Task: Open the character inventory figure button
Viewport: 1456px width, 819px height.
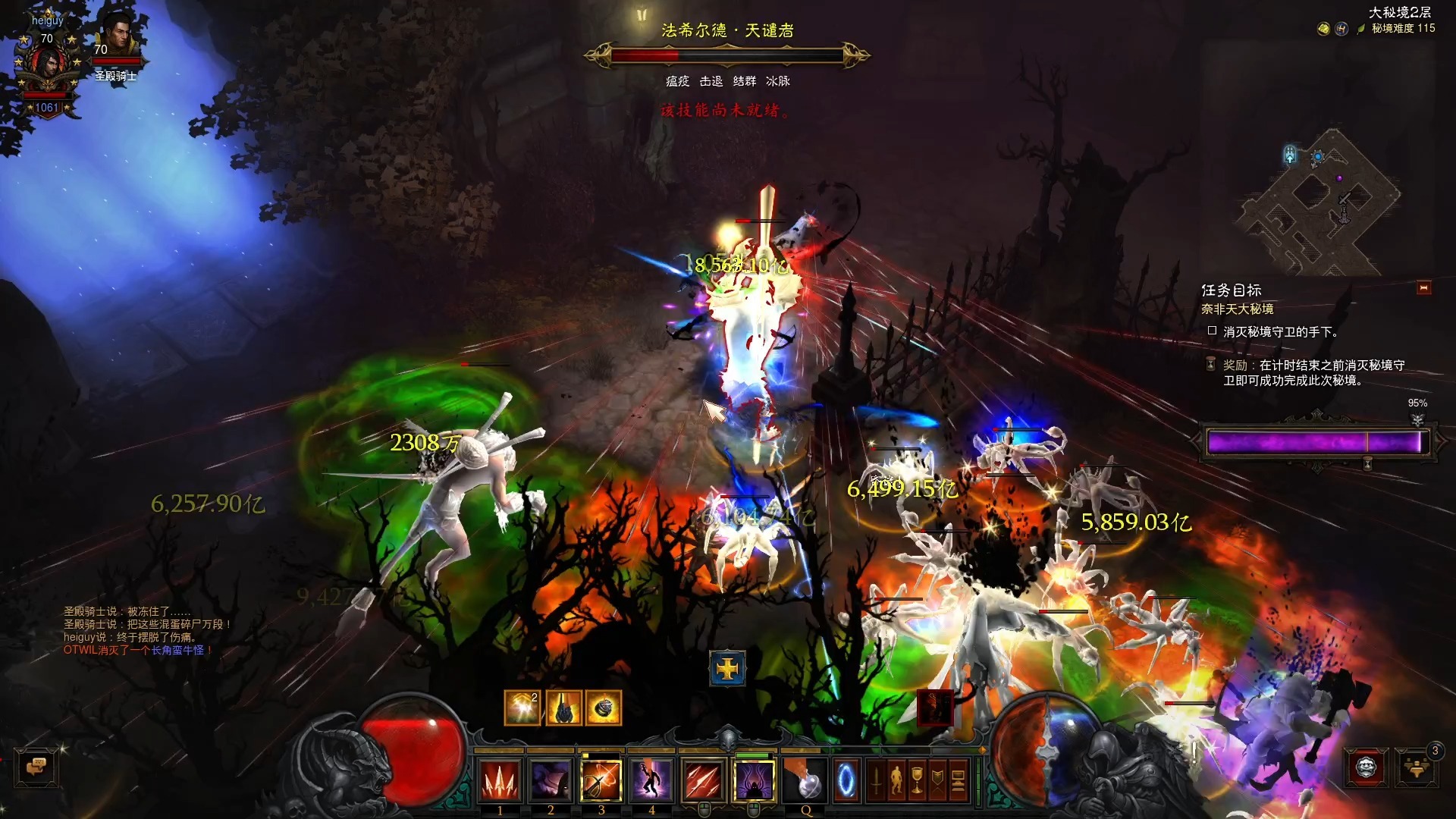Action: [896, 780]
